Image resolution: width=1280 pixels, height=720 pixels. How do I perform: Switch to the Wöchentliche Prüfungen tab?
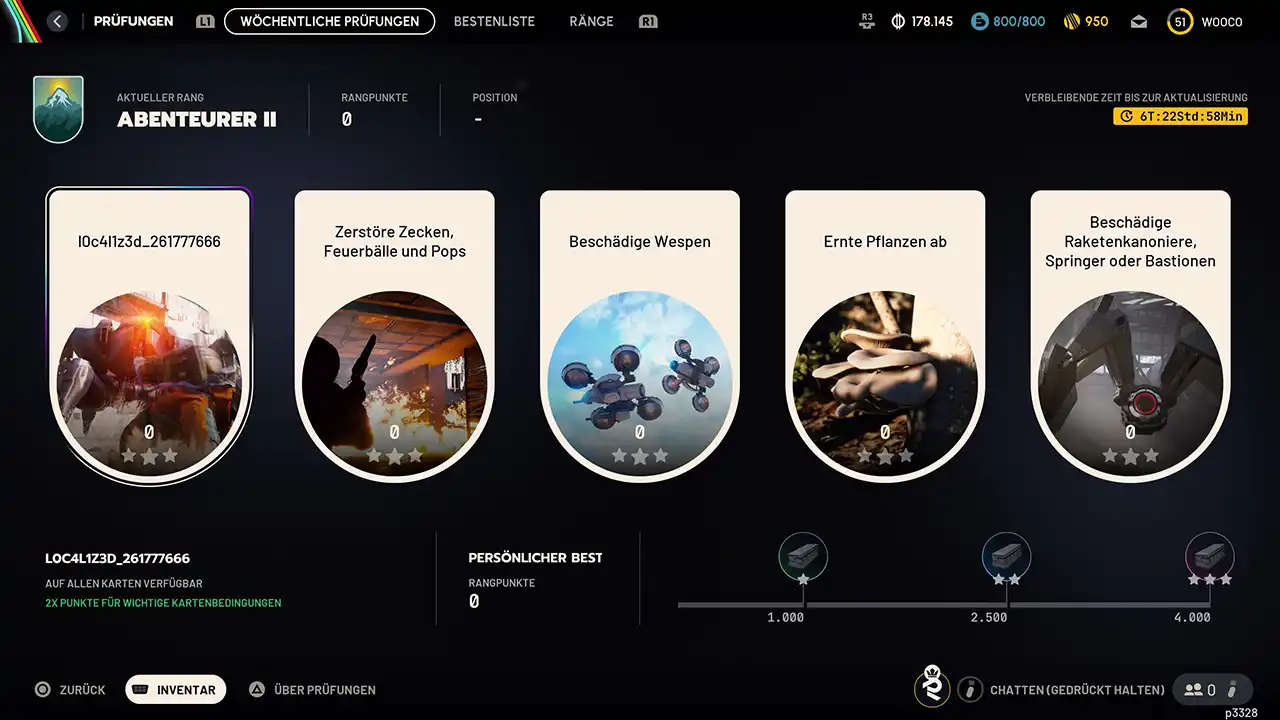click(x=329, y=21)
